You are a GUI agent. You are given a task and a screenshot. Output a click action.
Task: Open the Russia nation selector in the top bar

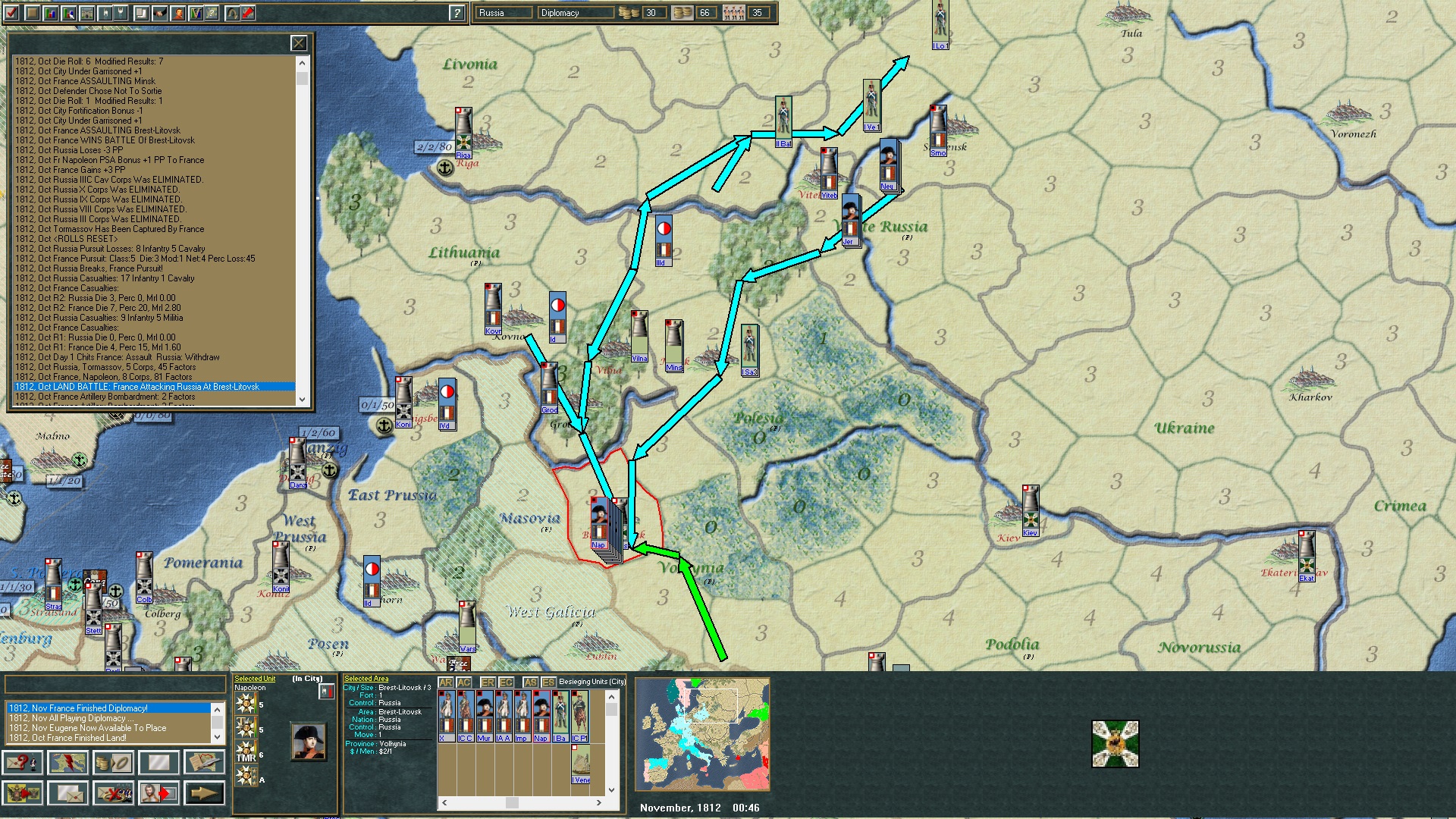tap(504, 12)
